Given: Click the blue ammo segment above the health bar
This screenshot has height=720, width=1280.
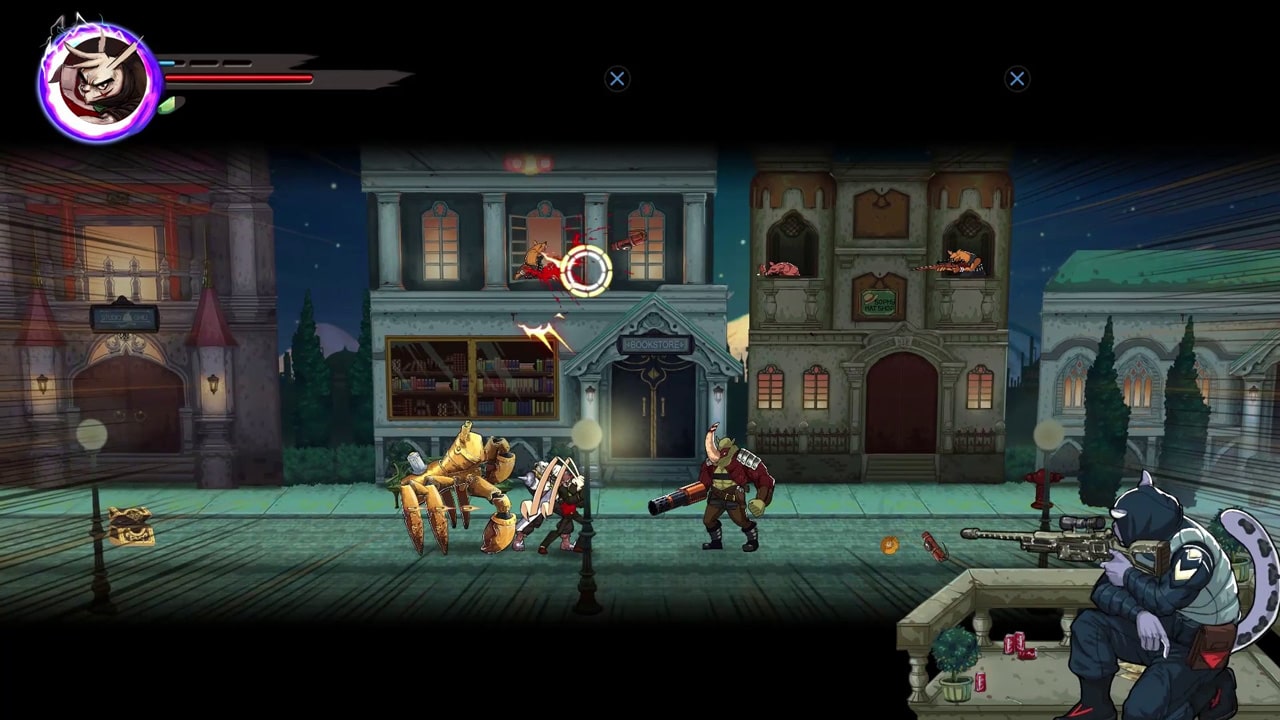Looking at the screenshot, I should pos(167,63).
